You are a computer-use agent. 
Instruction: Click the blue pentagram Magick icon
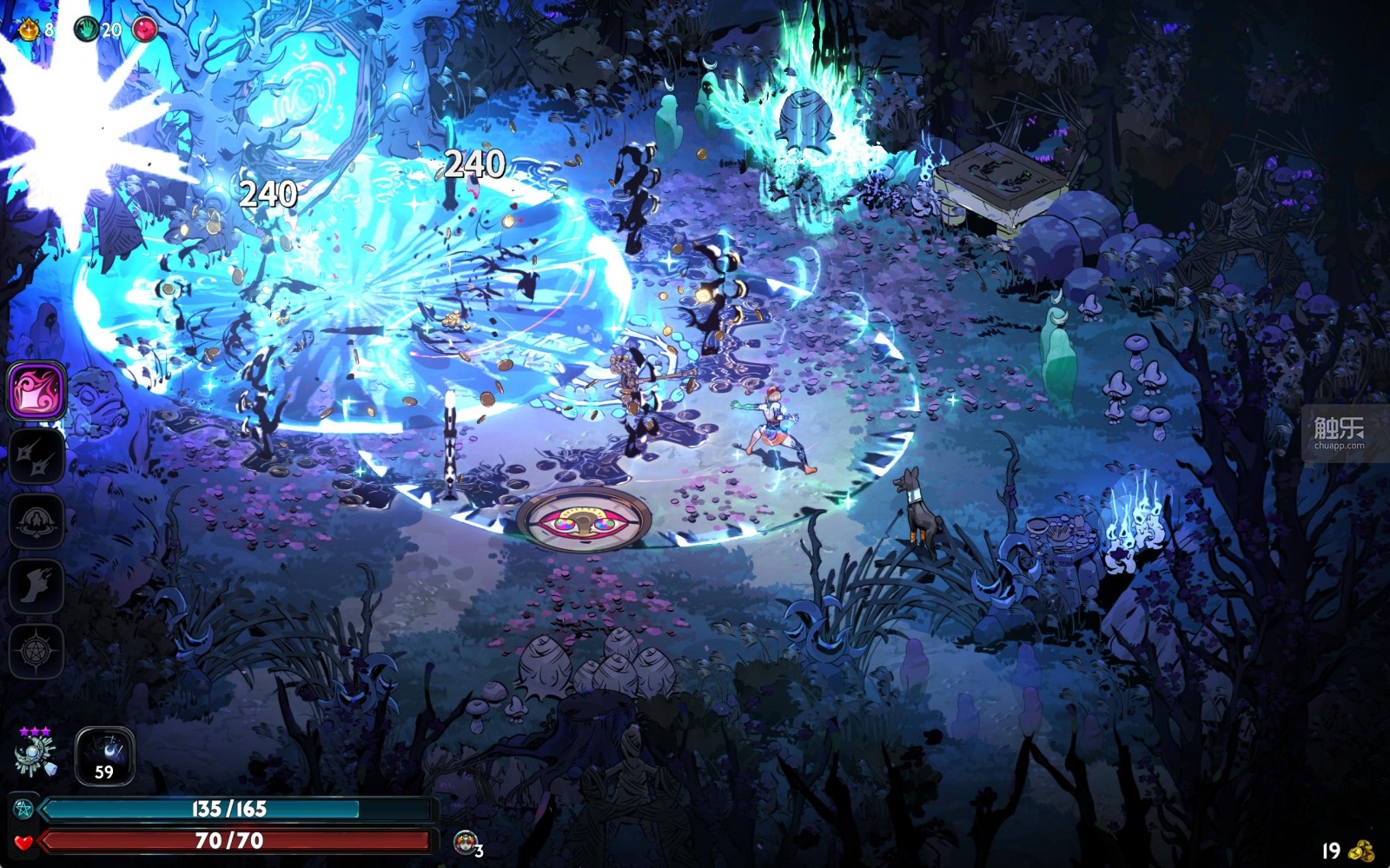pos(23,810)
